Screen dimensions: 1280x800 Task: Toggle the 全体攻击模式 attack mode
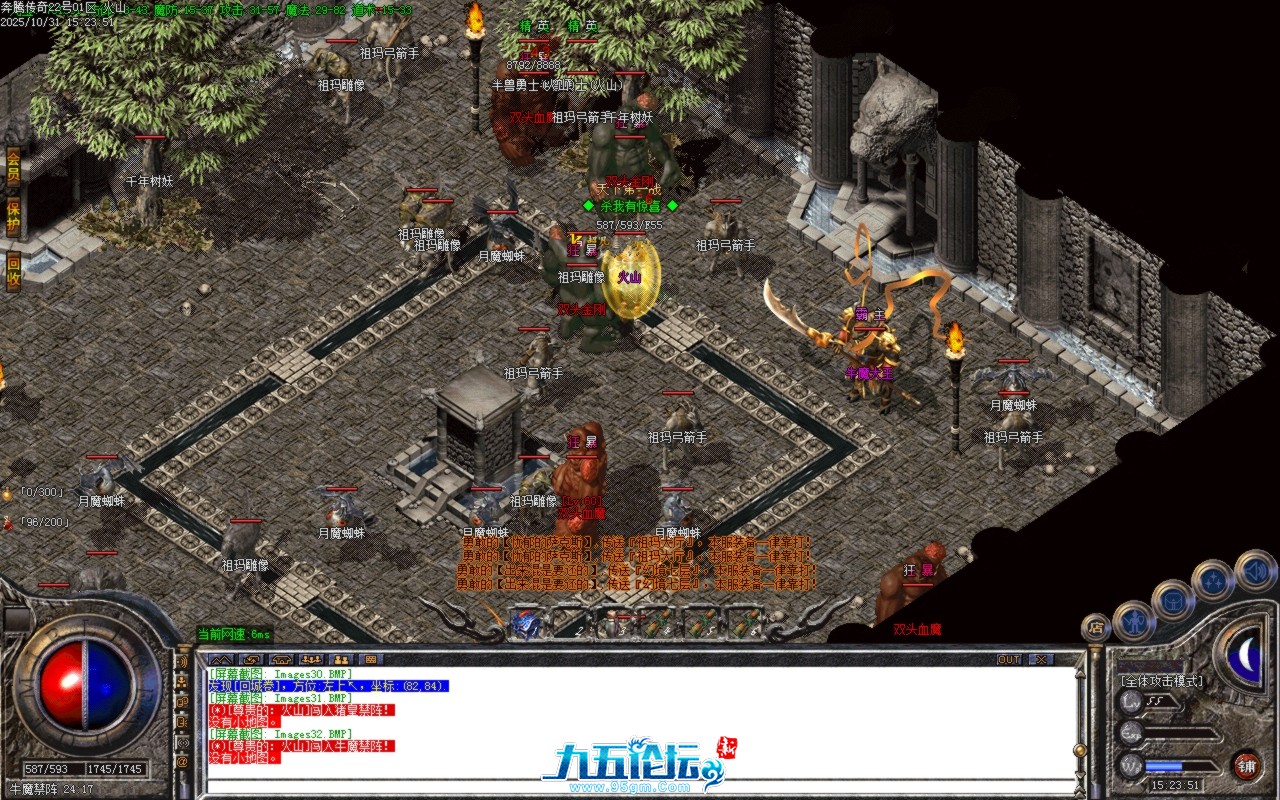pos(1160,682)
